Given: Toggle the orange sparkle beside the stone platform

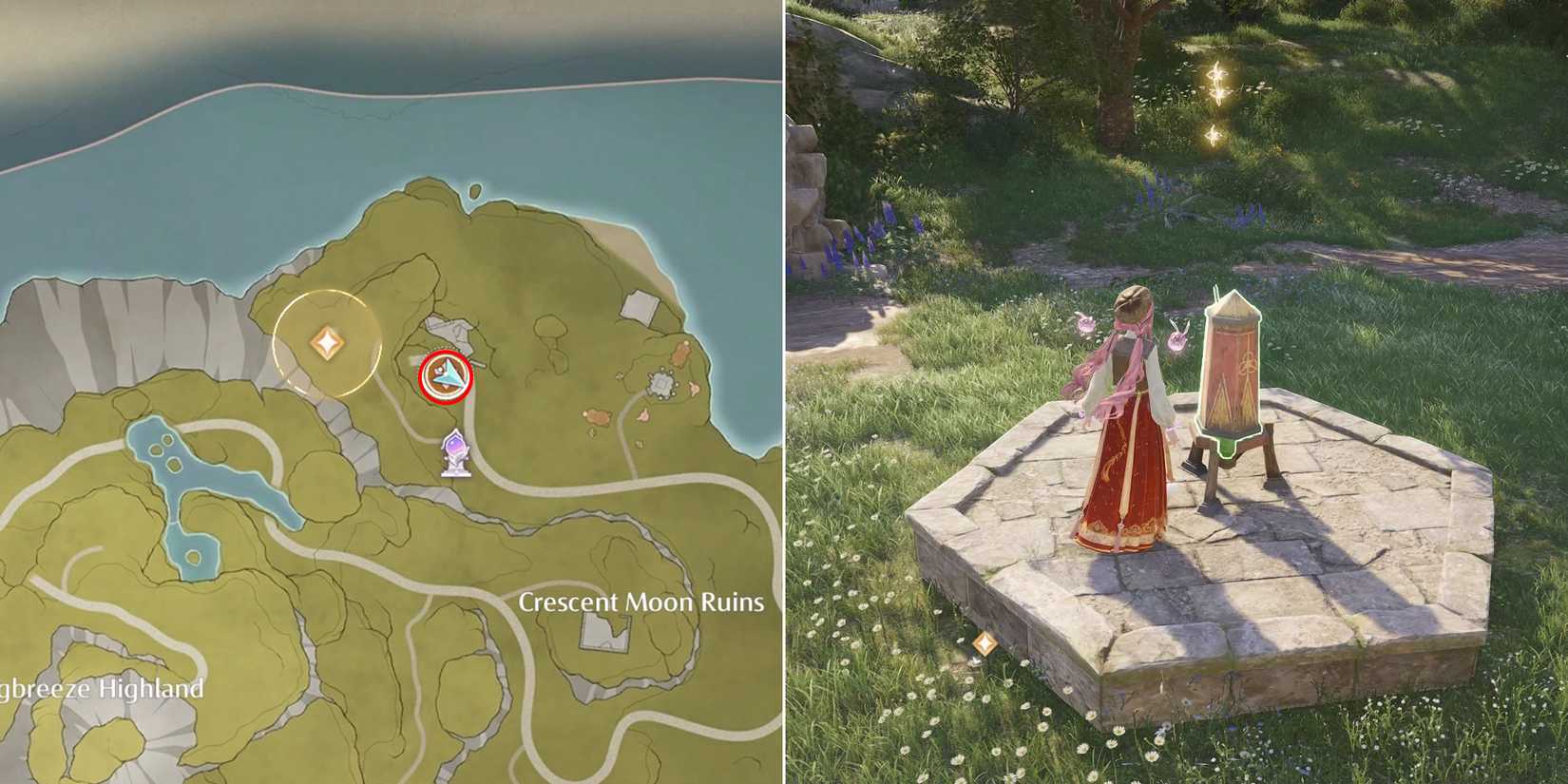Looking at the screenshot, I should click(985, 643).
